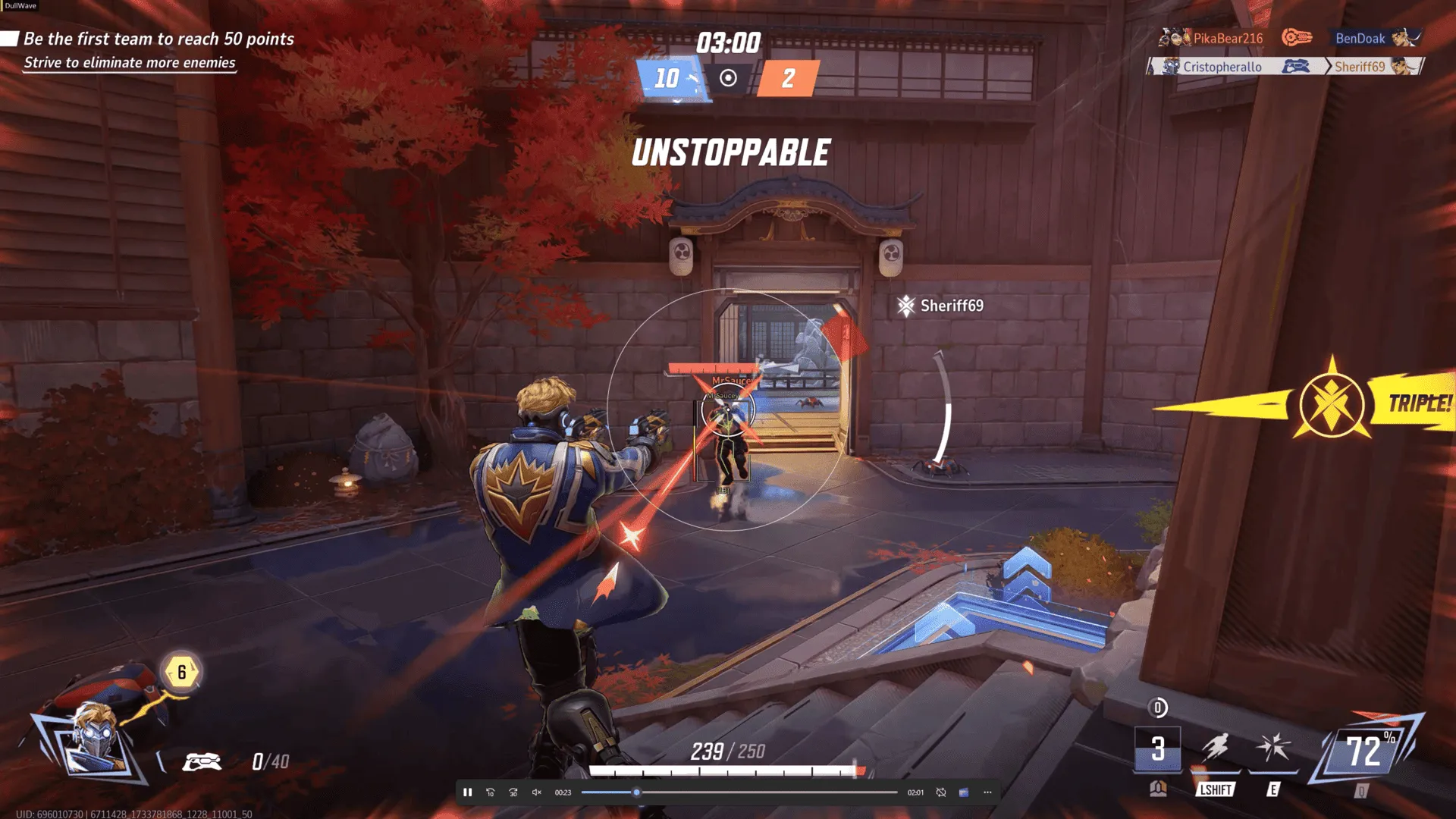The image size is (1456, 819).
Task: Unmute the video player audio
Action: (x=537, y=792)
